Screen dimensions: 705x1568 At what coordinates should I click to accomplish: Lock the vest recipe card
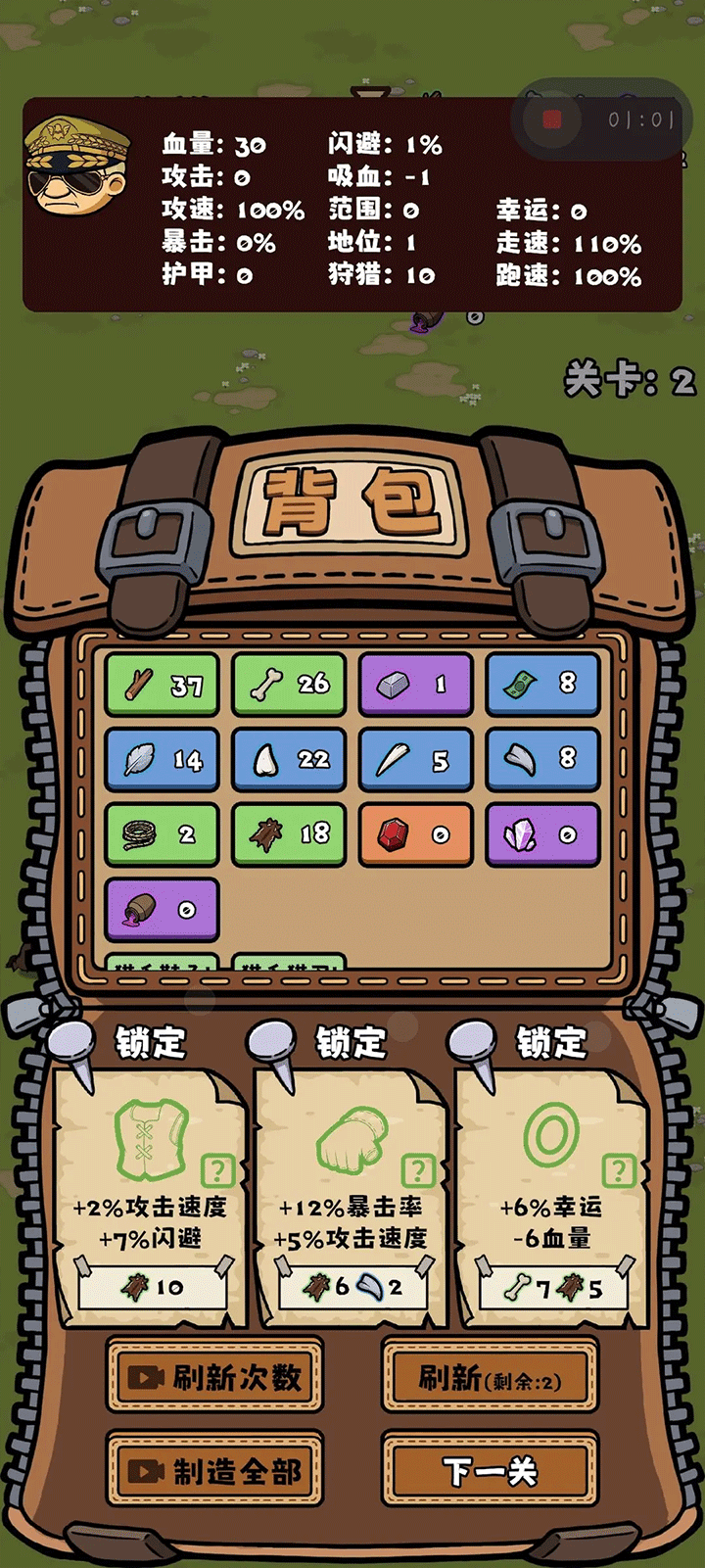tap(151, 1042)
